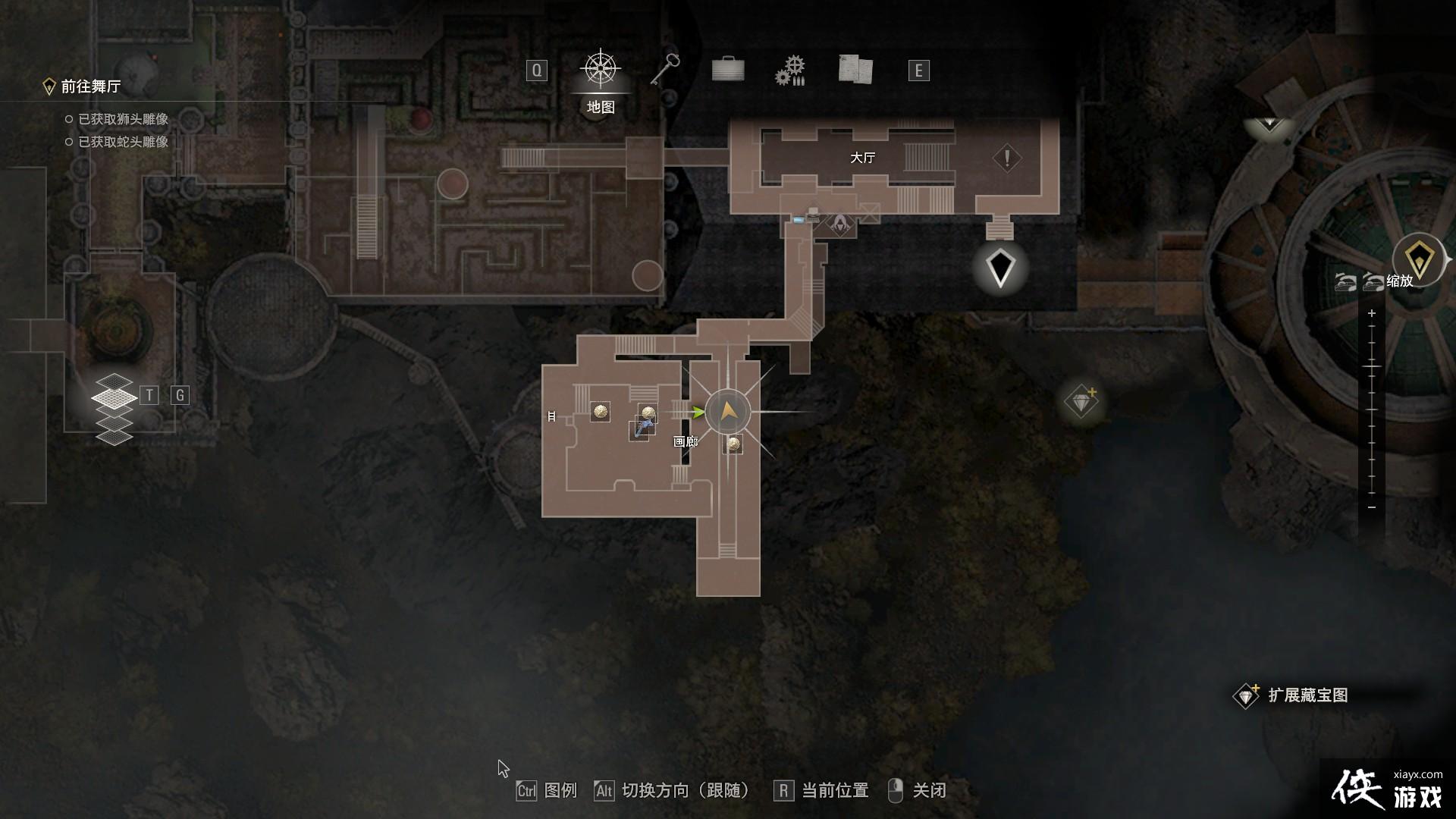This screenshot has width=1456, height=819.
Task: Select the exclamation mark marker in the hall
Action: click(1007, 158)
